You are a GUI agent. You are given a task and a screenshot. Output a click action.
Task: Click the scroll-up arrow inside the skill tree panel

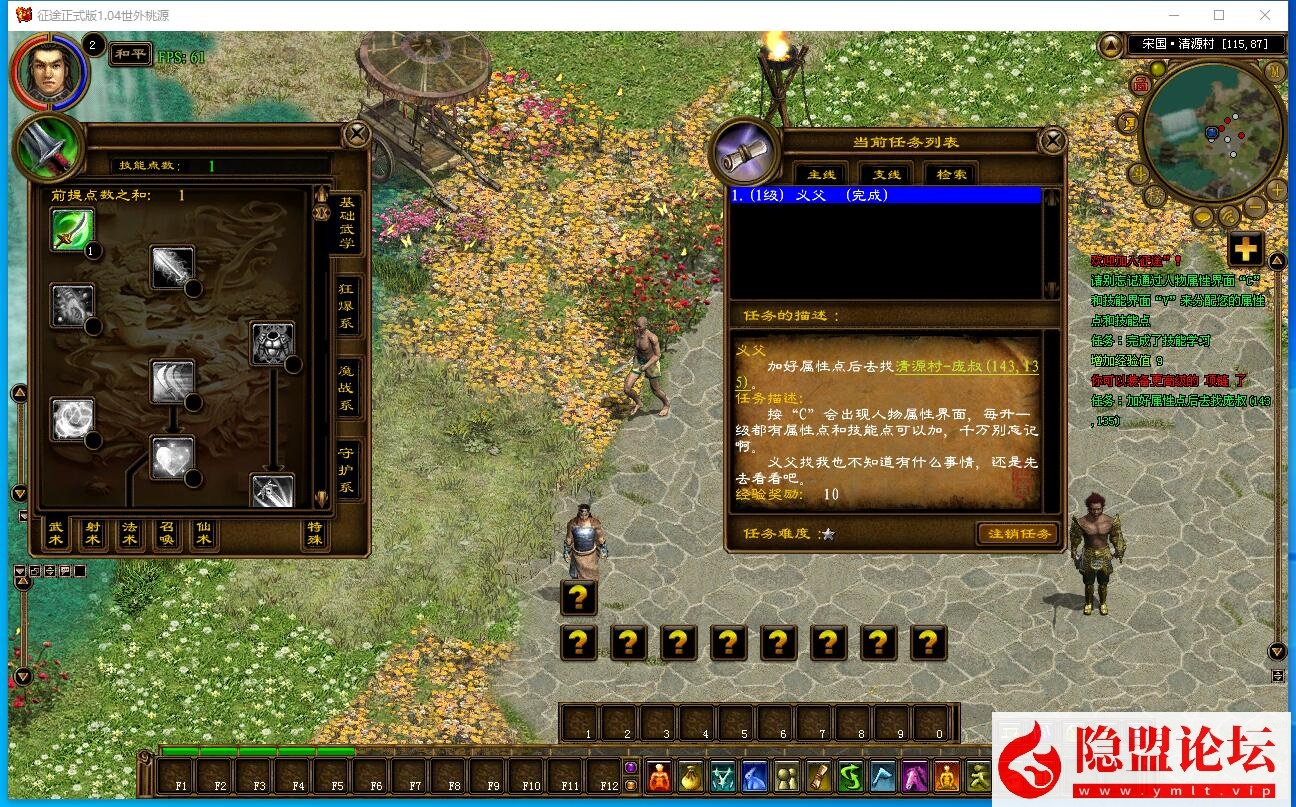click(x=320, y=192)
